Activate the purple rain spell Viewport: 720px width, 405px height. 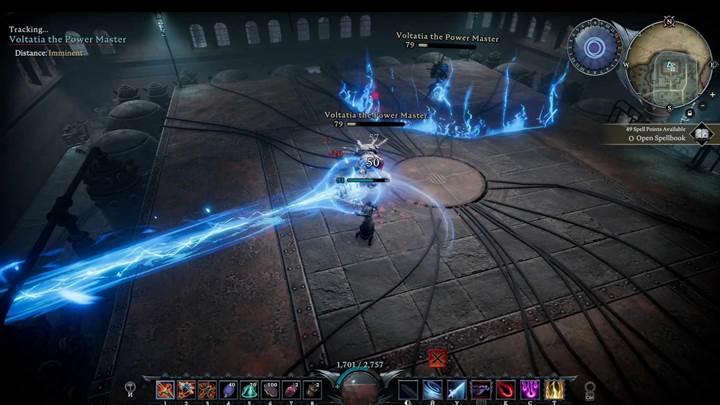528,389
